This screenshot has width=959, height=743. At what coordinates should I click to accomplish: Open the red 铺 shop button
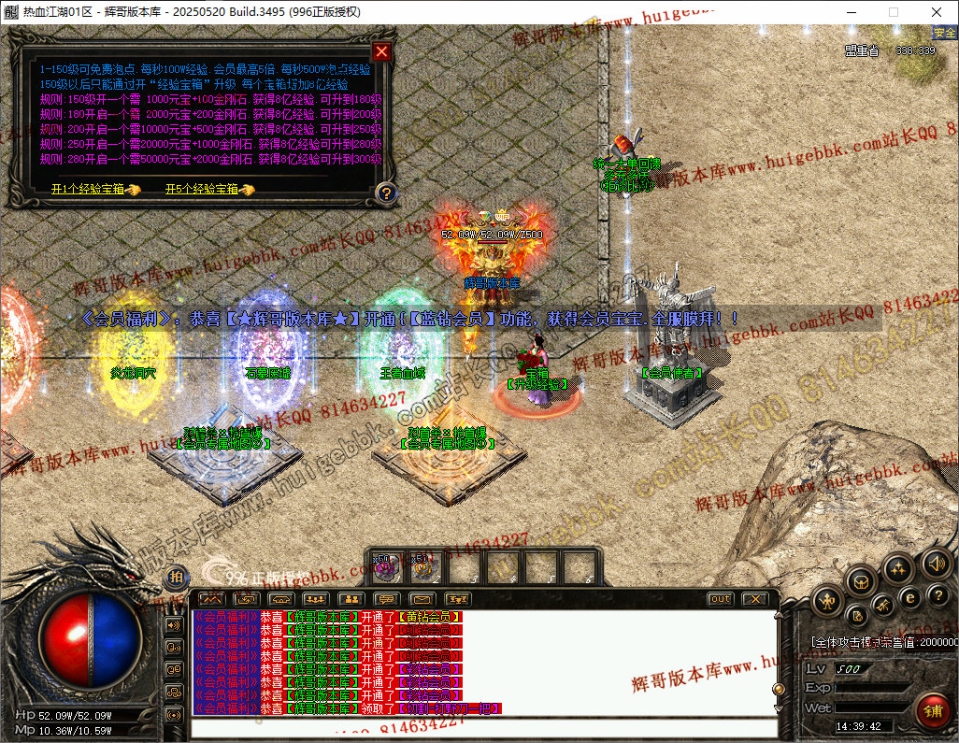pyautogui.click(x=932, y=711)
